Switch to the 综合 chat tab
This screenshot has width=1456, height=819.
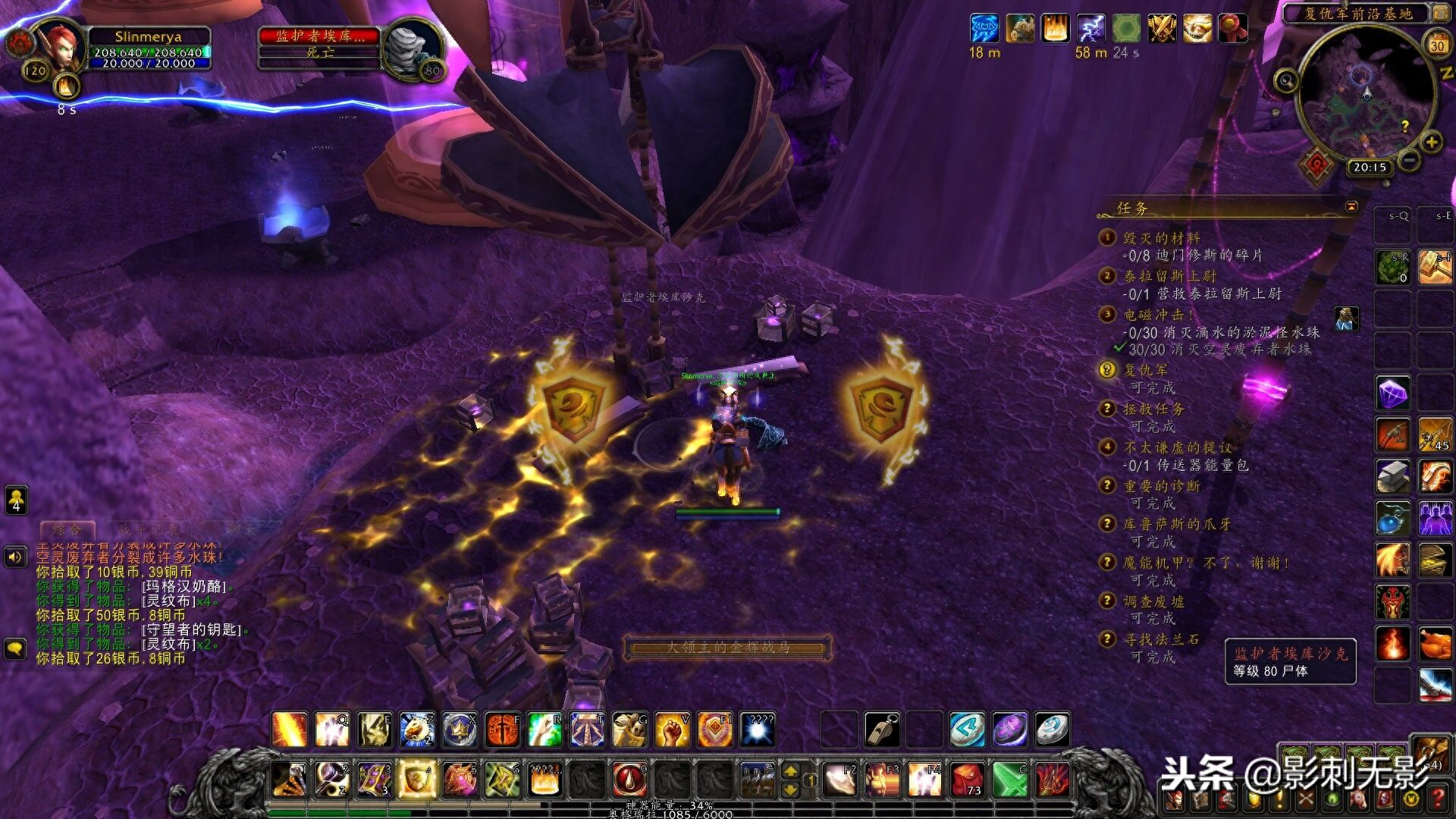click(x=67, y=529)
